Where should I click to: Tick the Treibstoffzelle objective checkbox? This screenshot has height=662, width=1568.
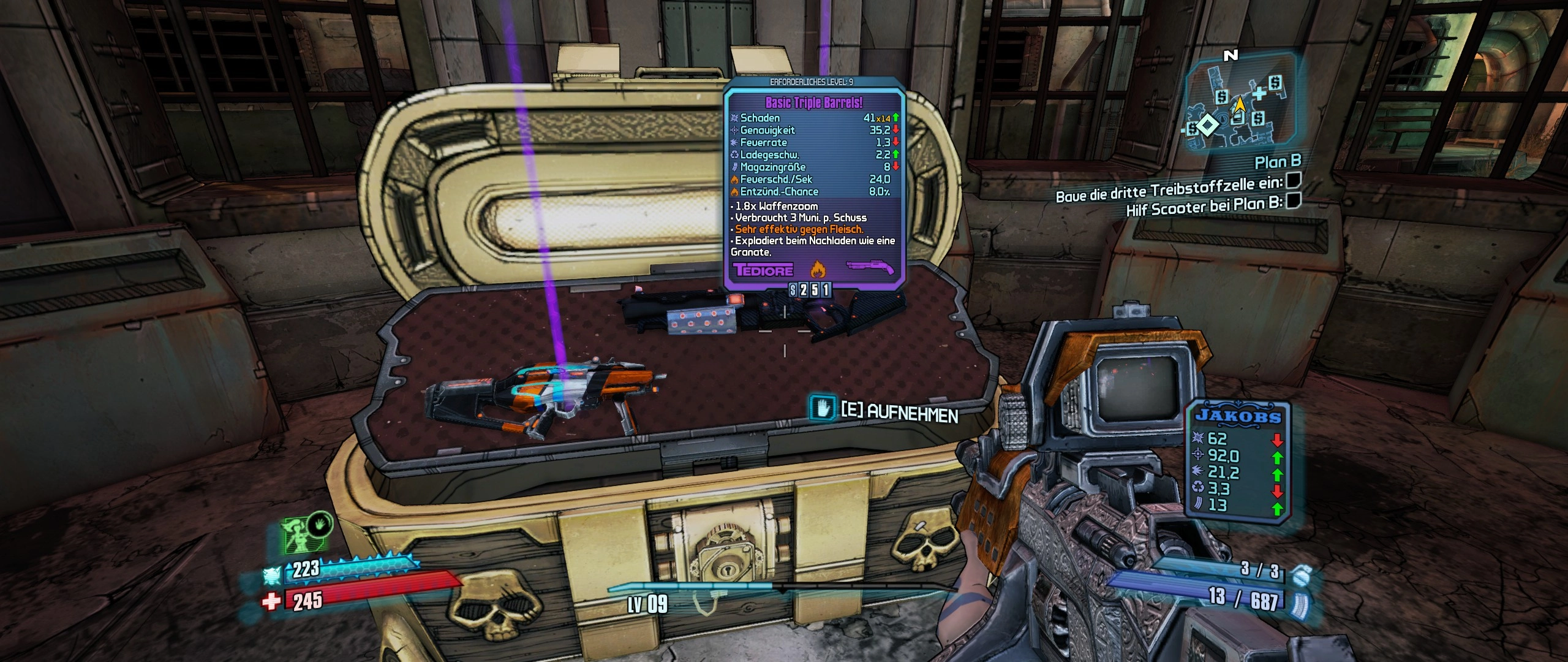(x=1293, y=180)
